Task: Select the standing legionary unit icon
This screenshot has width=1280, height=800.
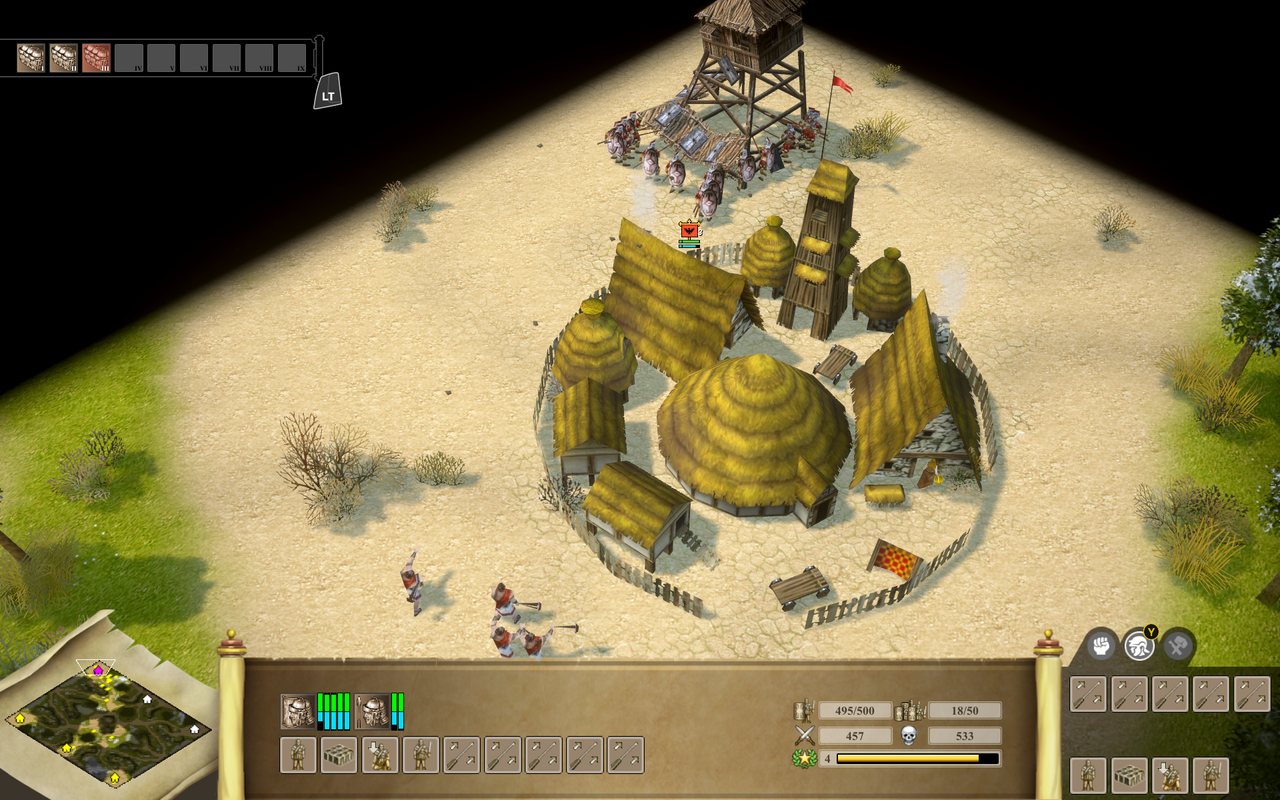Action: [1088, 775]
